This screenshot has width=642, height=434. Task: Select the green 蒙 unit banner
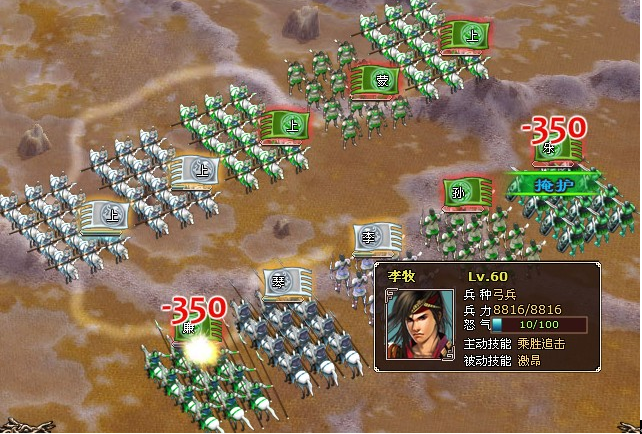point(375,81)
